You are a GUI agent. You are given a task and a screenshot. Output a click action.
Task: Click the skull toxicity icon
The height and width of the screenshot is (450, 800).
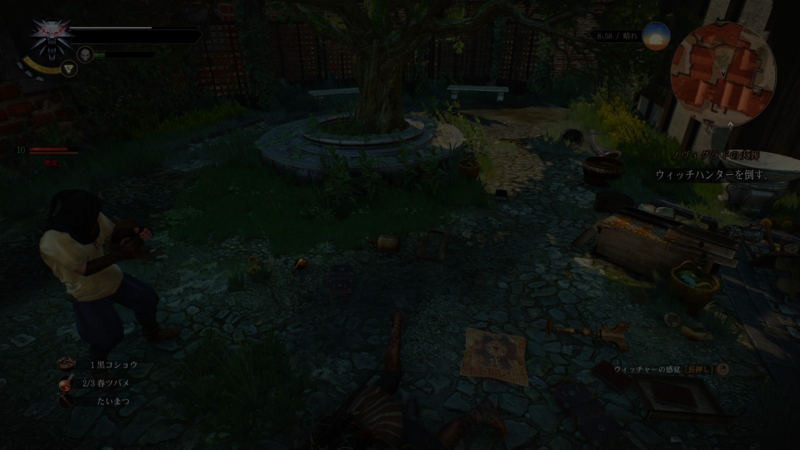point(86,54)
